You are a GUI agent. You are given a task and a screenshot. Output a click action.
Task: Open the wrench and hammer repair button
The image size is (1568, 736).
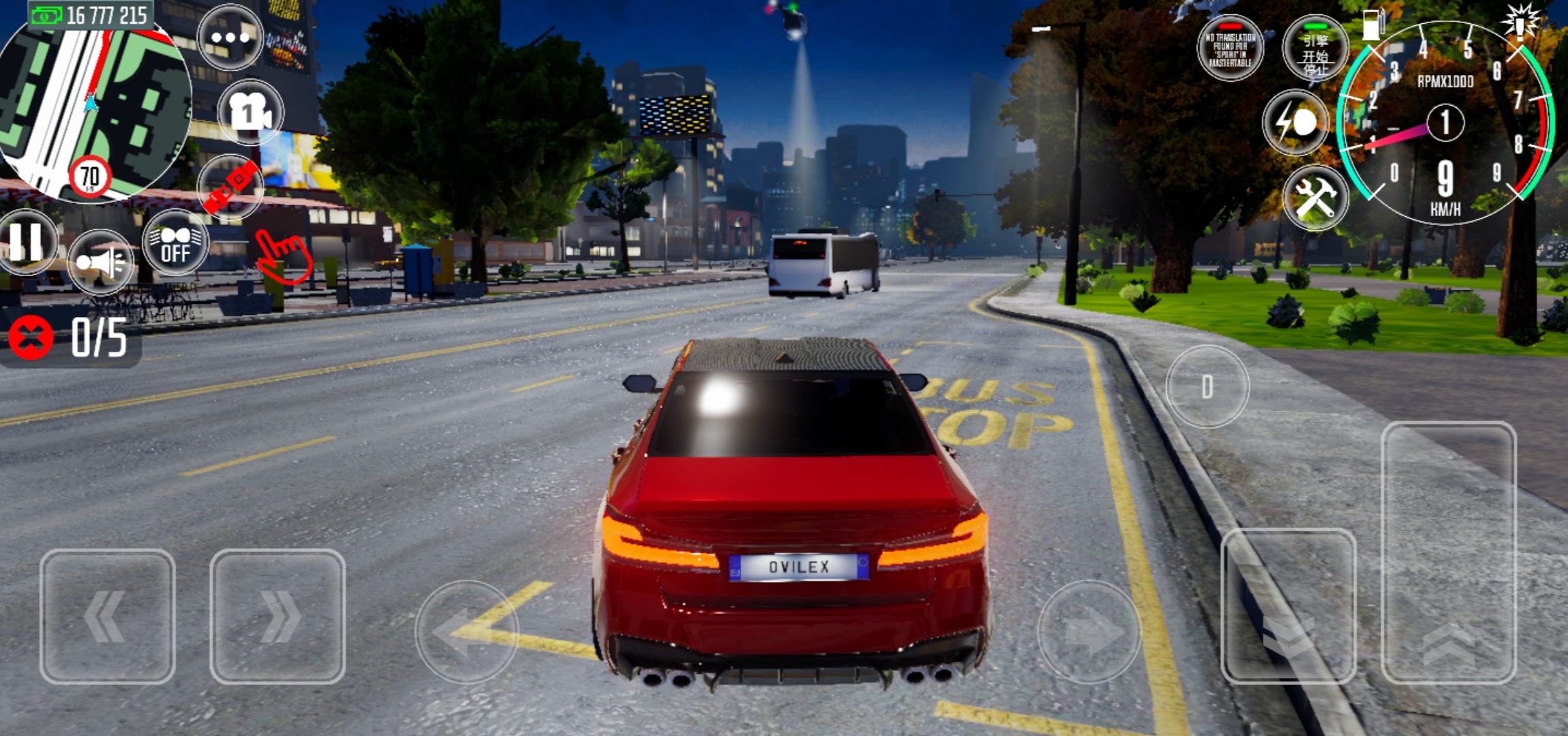1315,198
